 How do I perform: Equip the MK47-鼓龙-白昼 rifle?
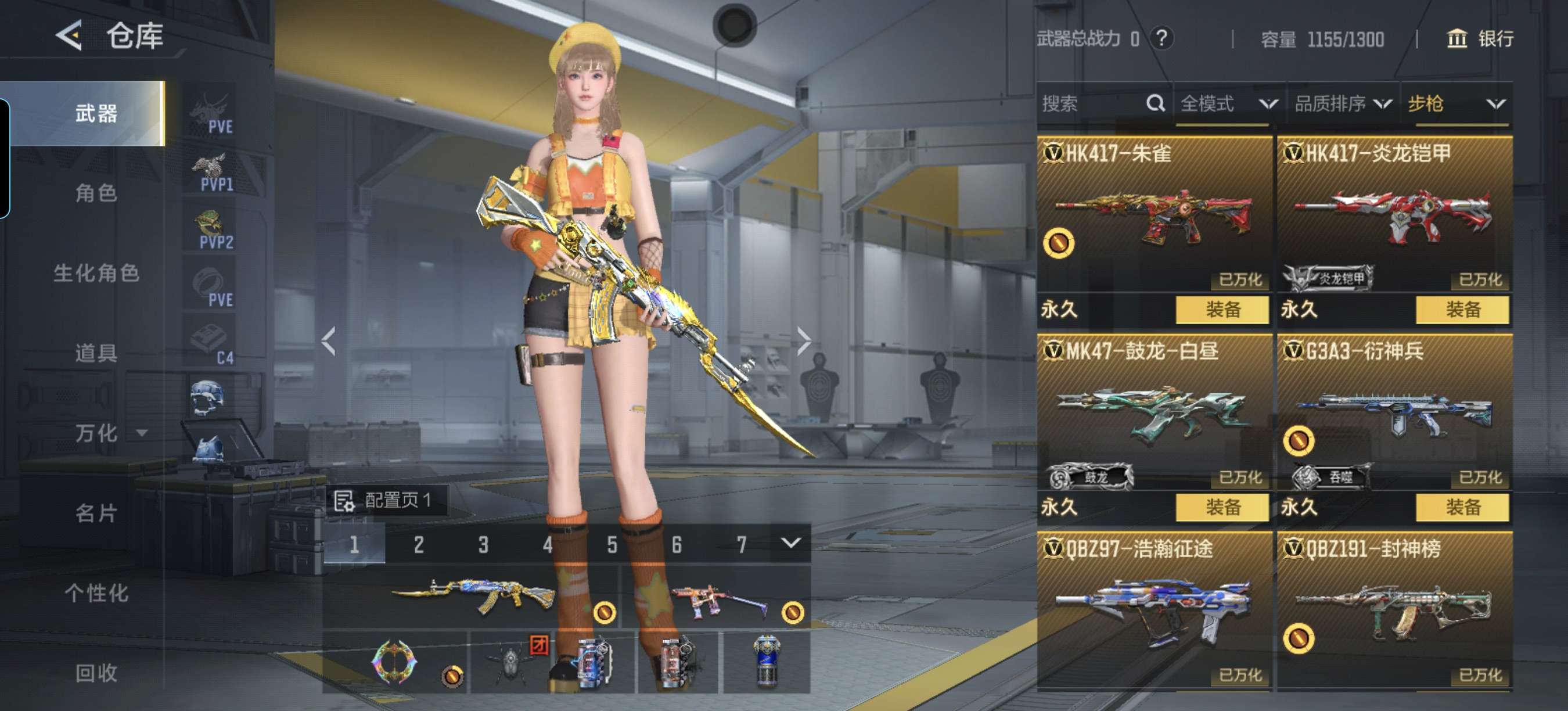click(1222, 507)
